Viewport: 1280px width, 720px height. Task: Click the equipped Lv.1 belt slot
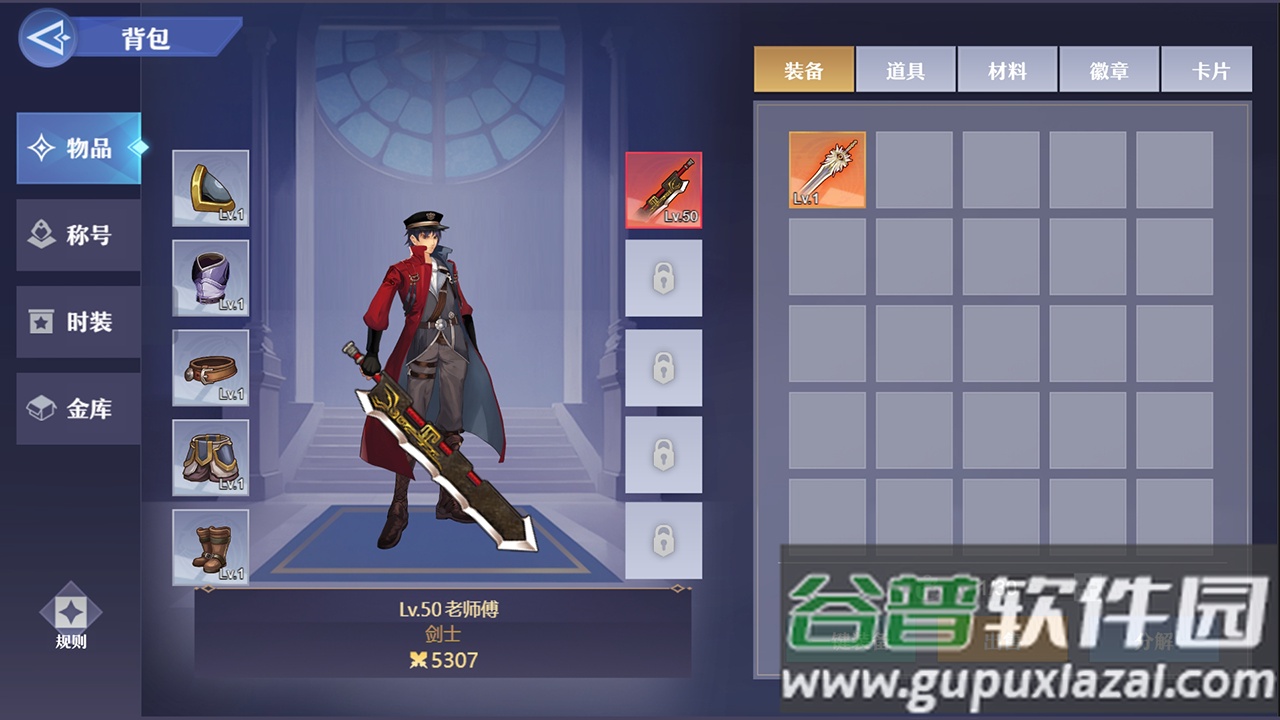210,367
